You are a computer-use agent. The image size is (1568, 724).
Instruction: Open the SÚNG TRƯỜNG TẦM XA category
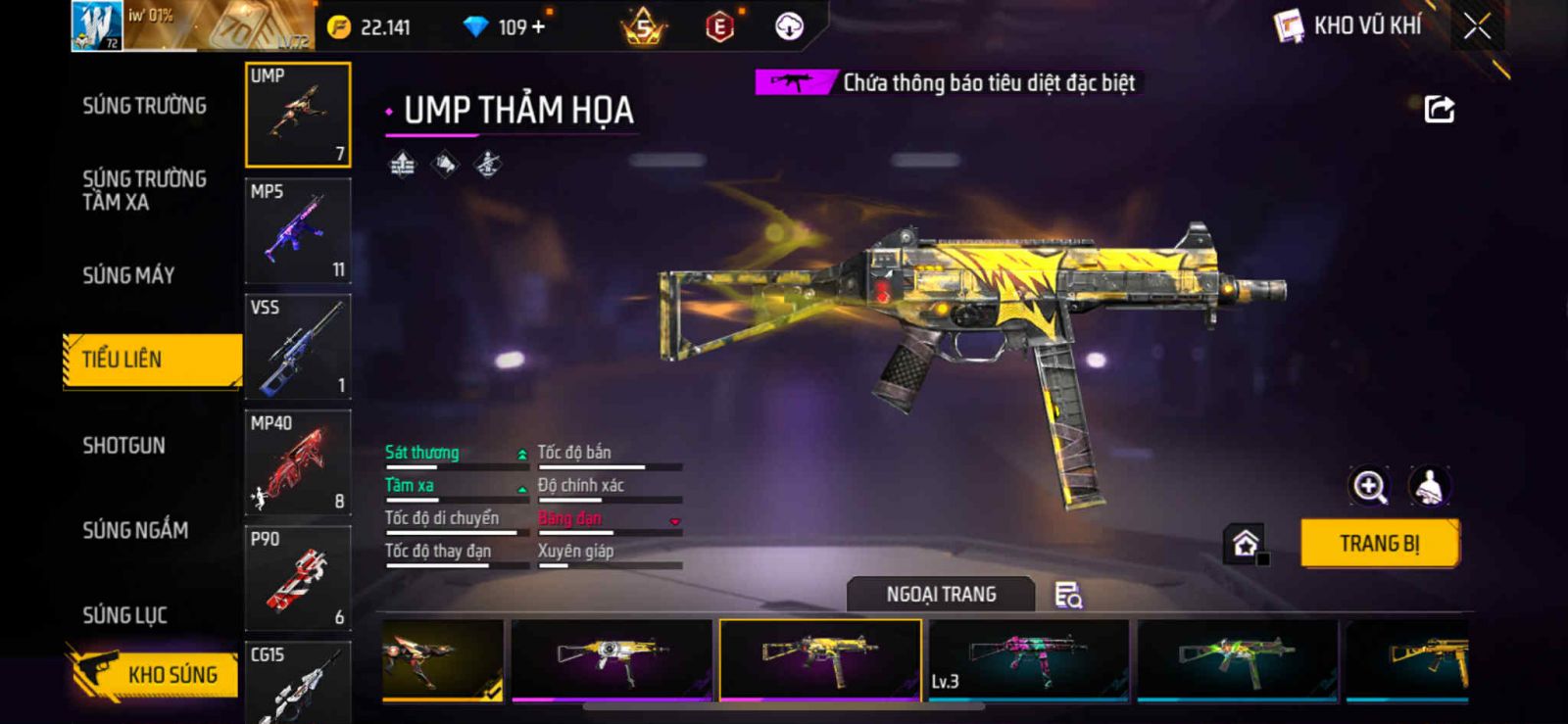(144, 190)
